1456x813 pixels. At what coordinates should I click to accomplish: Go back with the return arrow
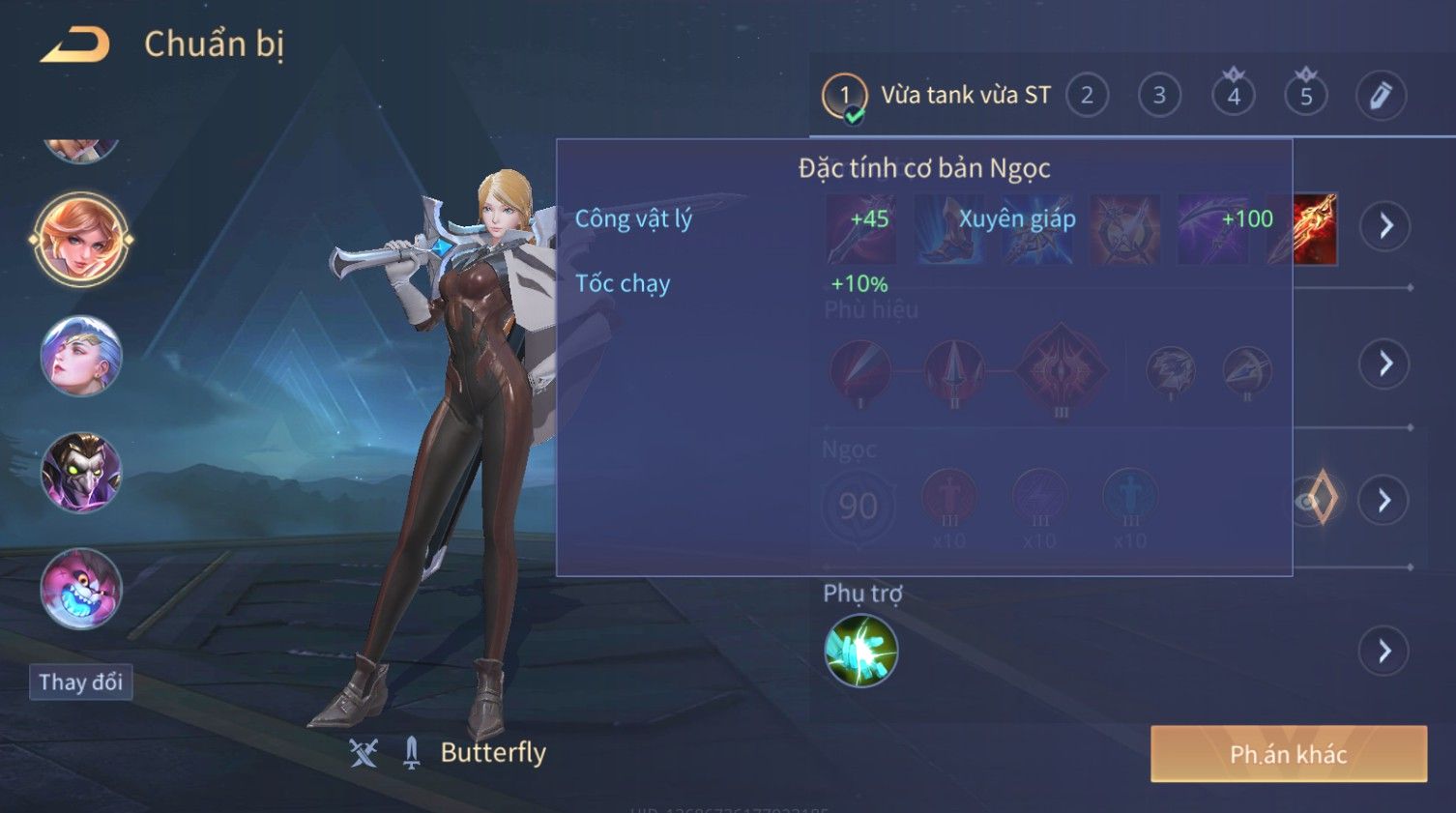coord(75,44)
